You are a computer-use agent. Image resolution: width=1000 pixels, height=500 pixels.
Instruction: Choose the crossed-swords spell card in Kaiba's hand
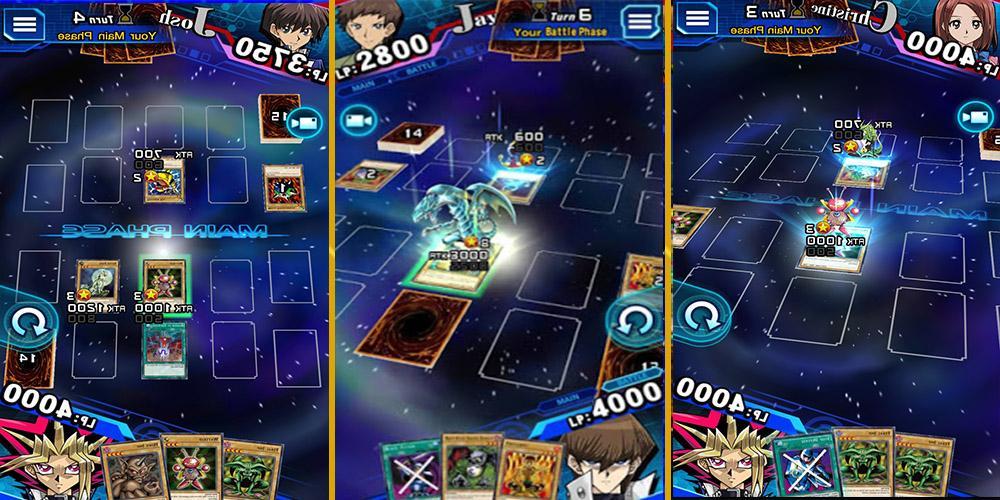[x=408, y=468]
